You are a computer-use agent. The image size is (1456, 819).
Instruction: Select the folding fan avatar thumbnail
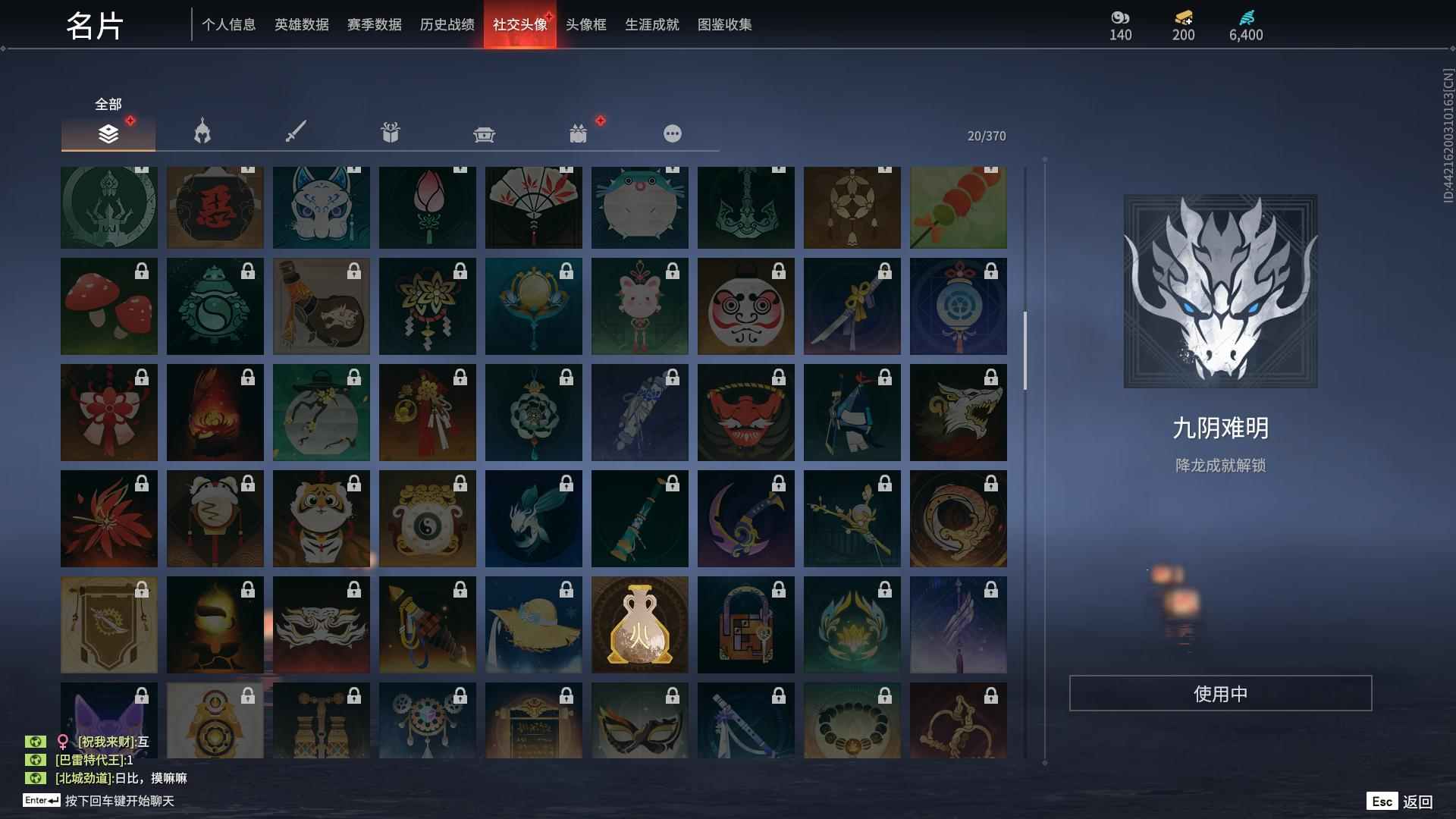coord(534,206)
